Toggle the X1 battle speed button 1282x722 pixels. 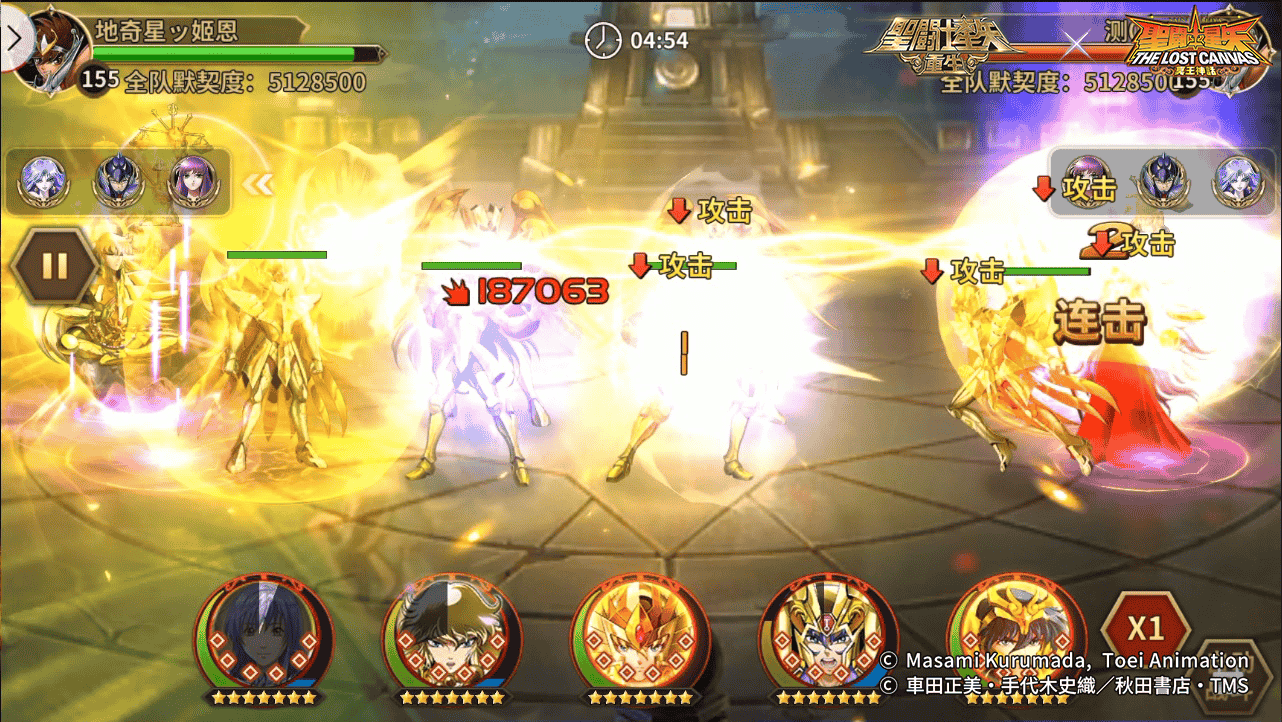[1145, 628]
